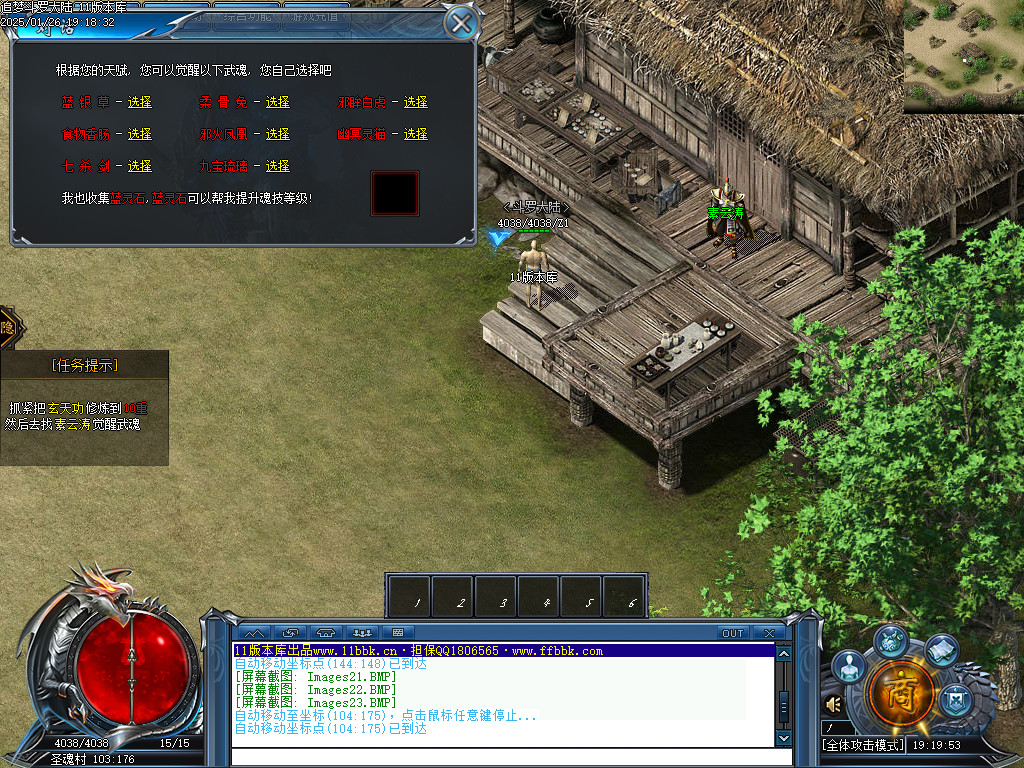This screenshot has width=1024, height=768.
Task: Click the OUT button on the chat panel
Action: click(733, 633)
